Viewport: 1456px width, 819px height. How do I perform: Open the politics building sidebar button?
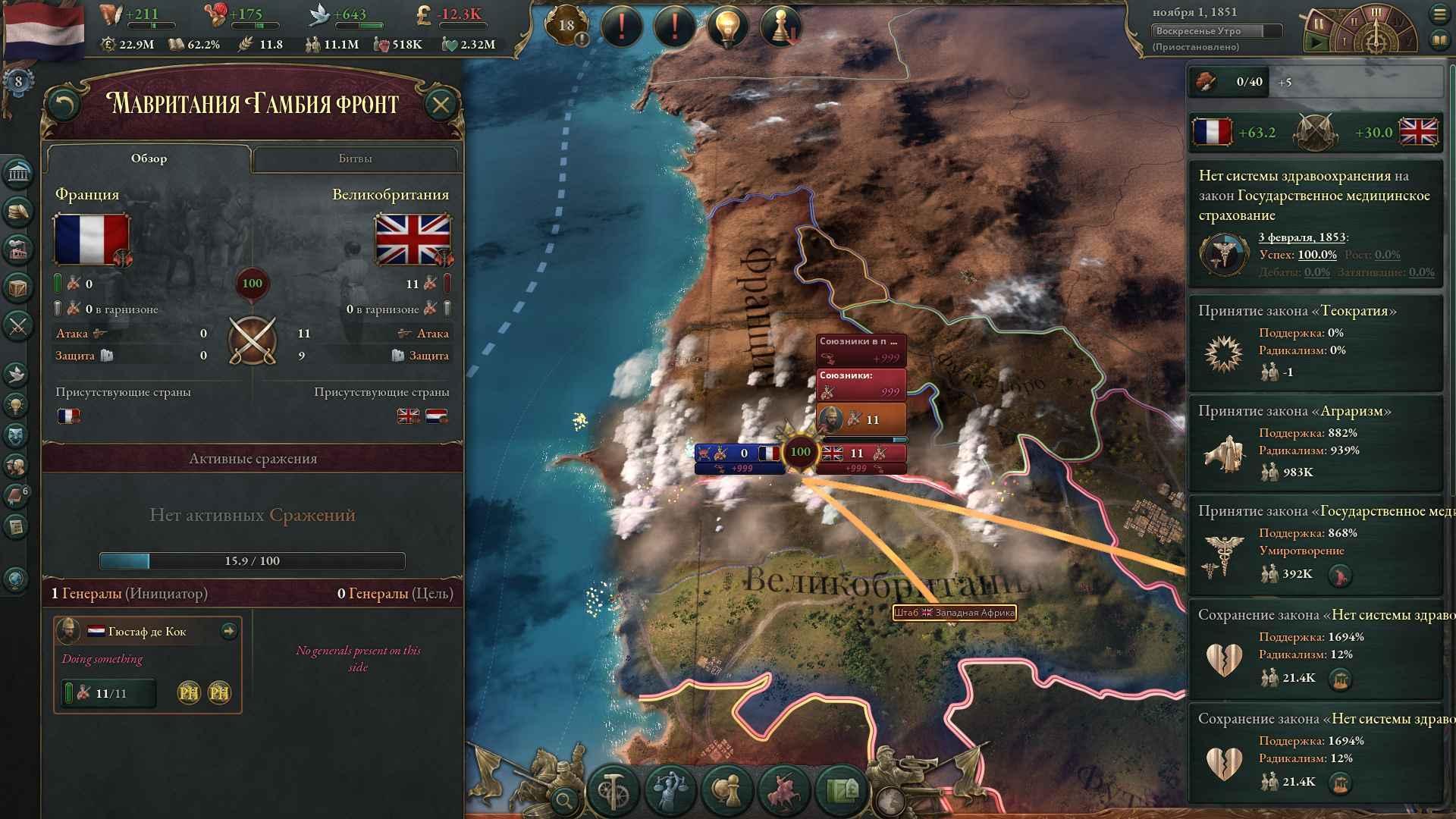pyautogui.click(x=17, y=174)
